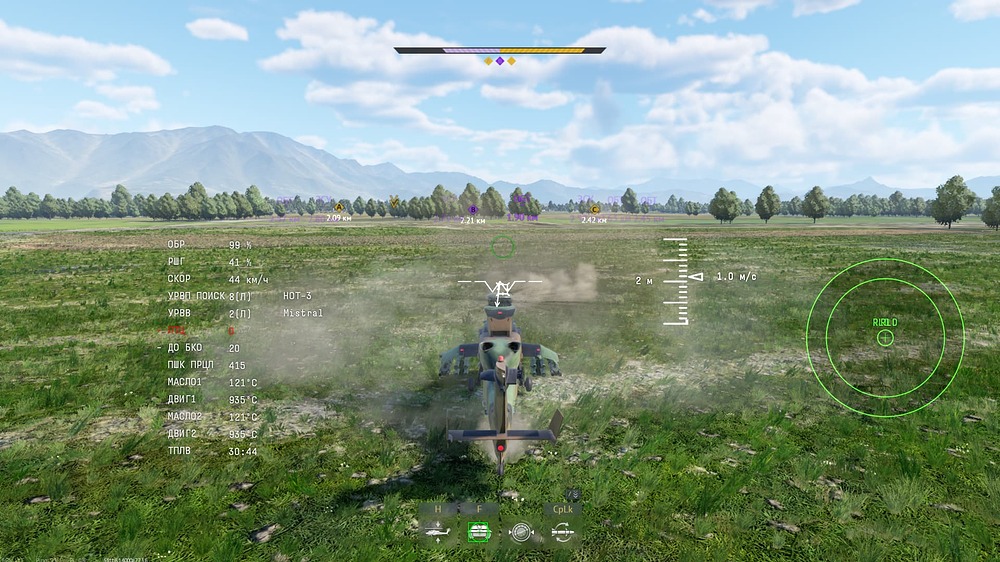Click the circular radar warning display
This screenshot has height=562, width=1000.
[885, 337]
